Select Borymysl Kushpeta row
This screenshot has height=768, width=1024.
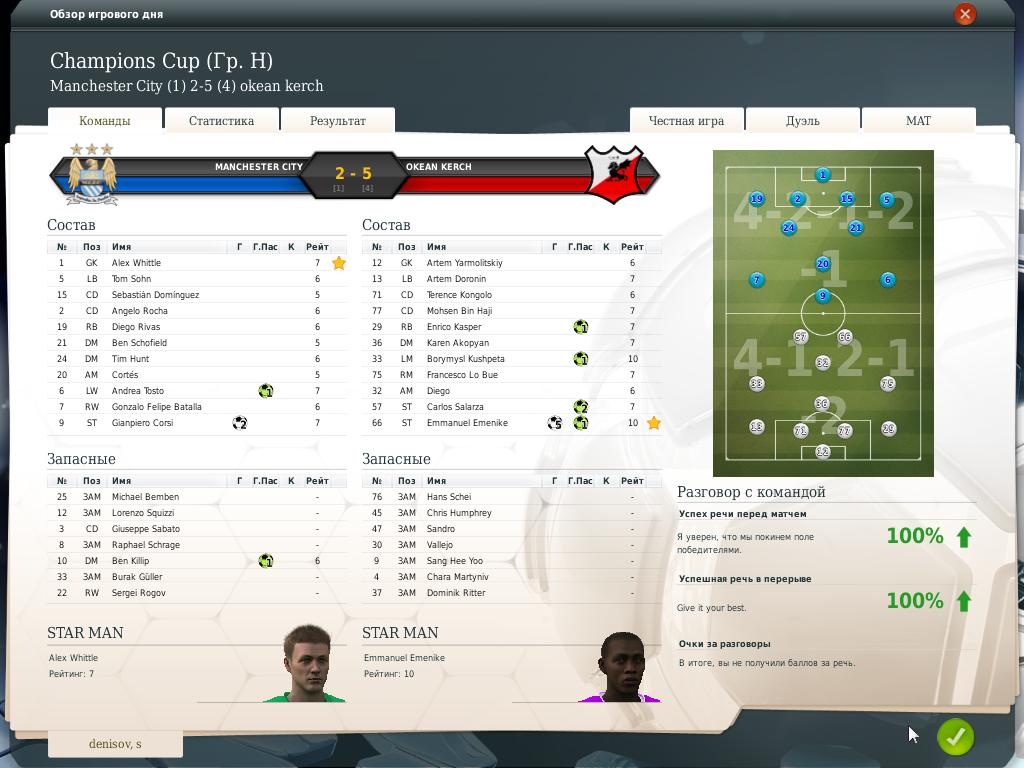click(x=465, y=359)
